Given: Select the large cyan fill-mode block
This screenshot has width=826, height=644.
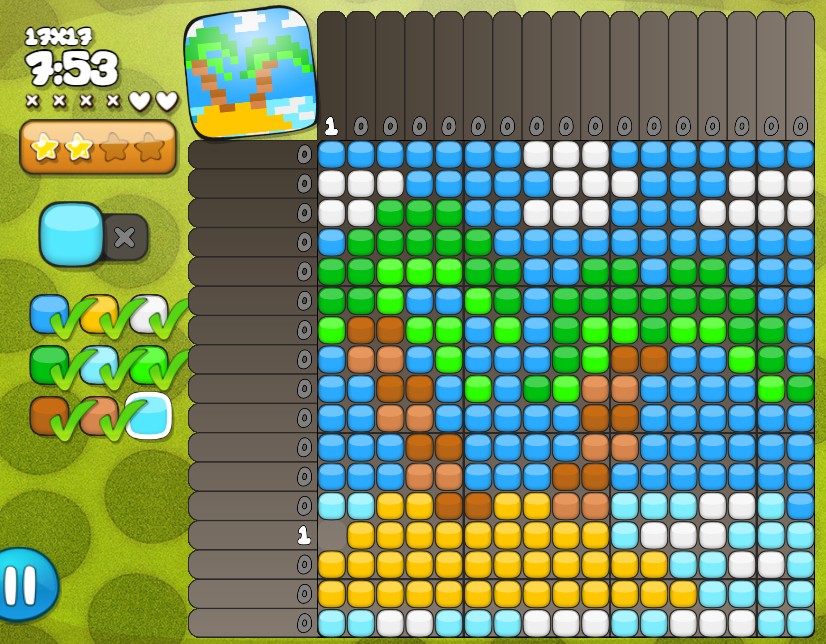Looking at the screenshot, I should click(71, 234).
